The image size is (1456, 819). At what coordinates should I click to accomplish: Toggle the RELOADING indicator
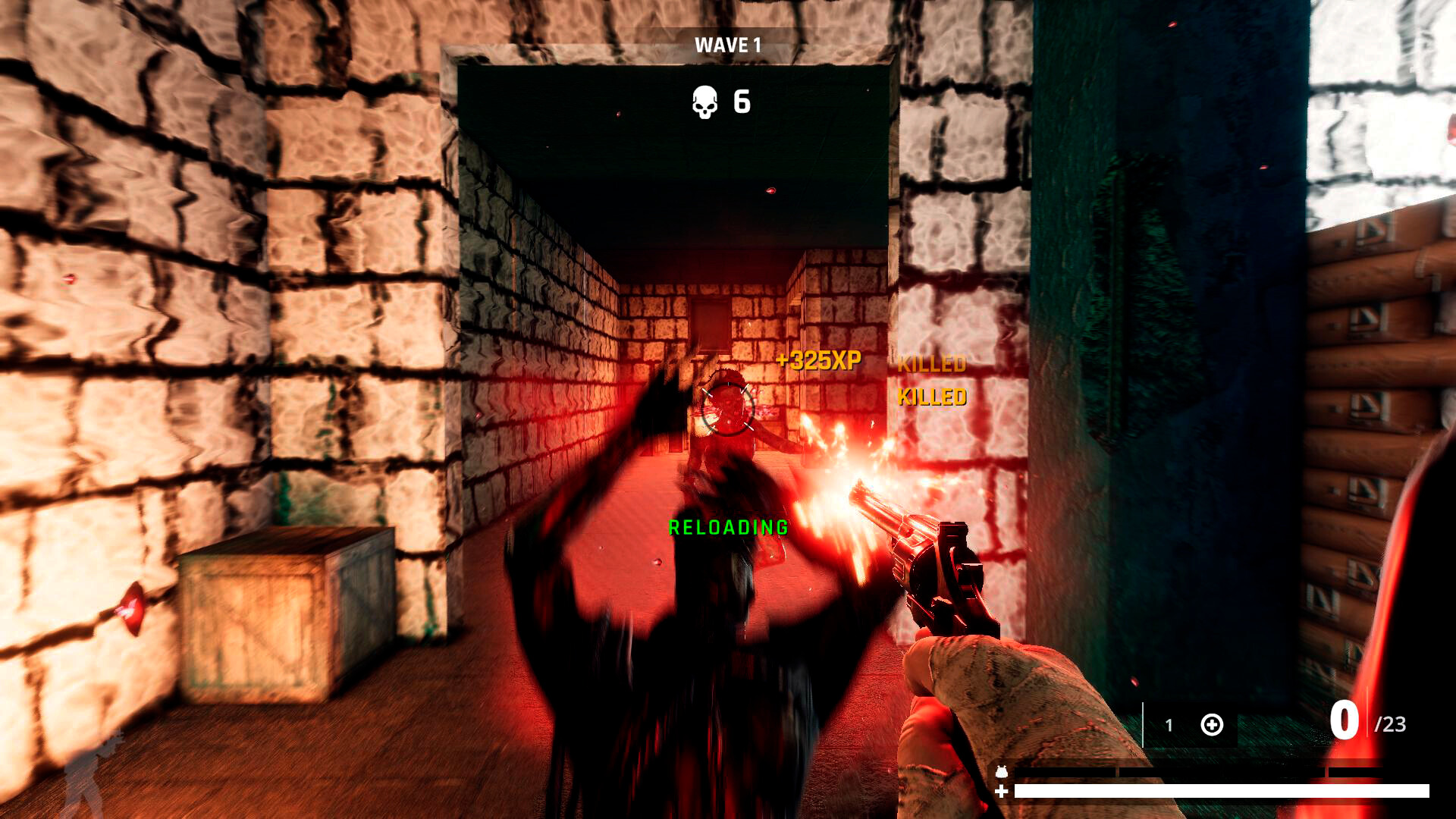tap(726, 526)
